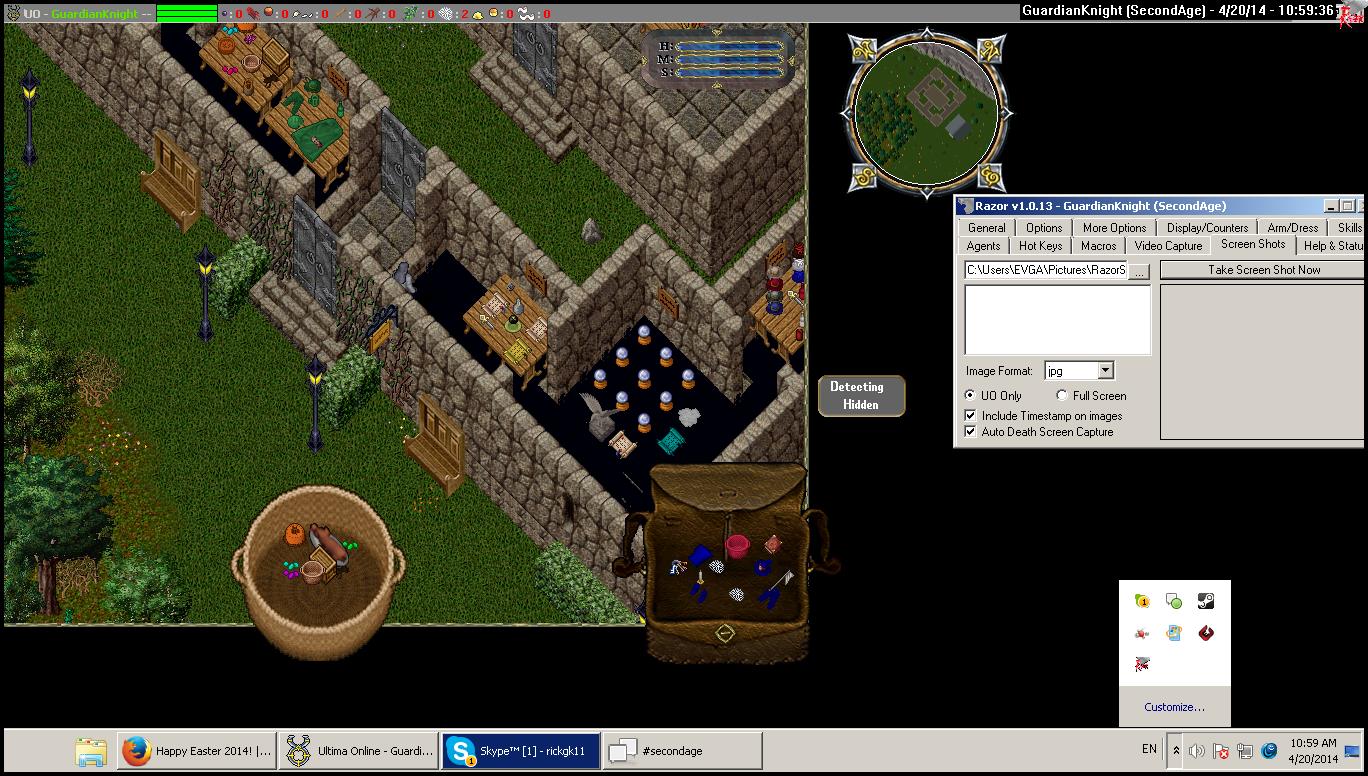Show the Display/Counters tab
This screenshot has width=1368, height=776.
click(x=1207, y=228)
